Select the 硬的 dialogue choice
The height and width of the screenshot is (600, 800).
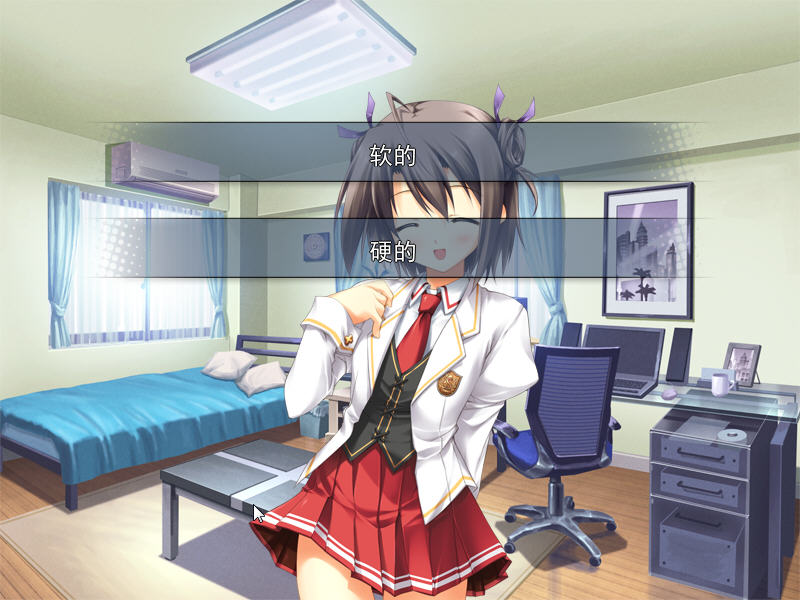pyautogui.click(x=392, y=250)
